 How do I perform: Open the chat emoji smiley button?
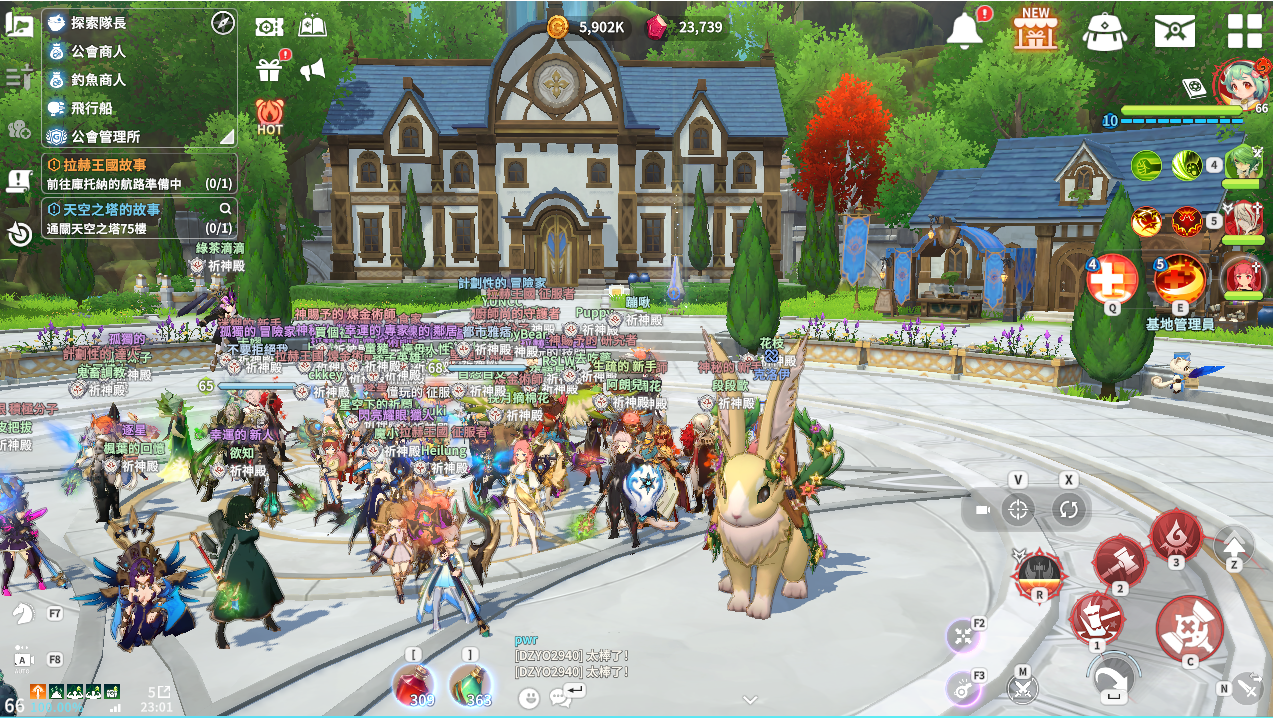click(530, 696)
